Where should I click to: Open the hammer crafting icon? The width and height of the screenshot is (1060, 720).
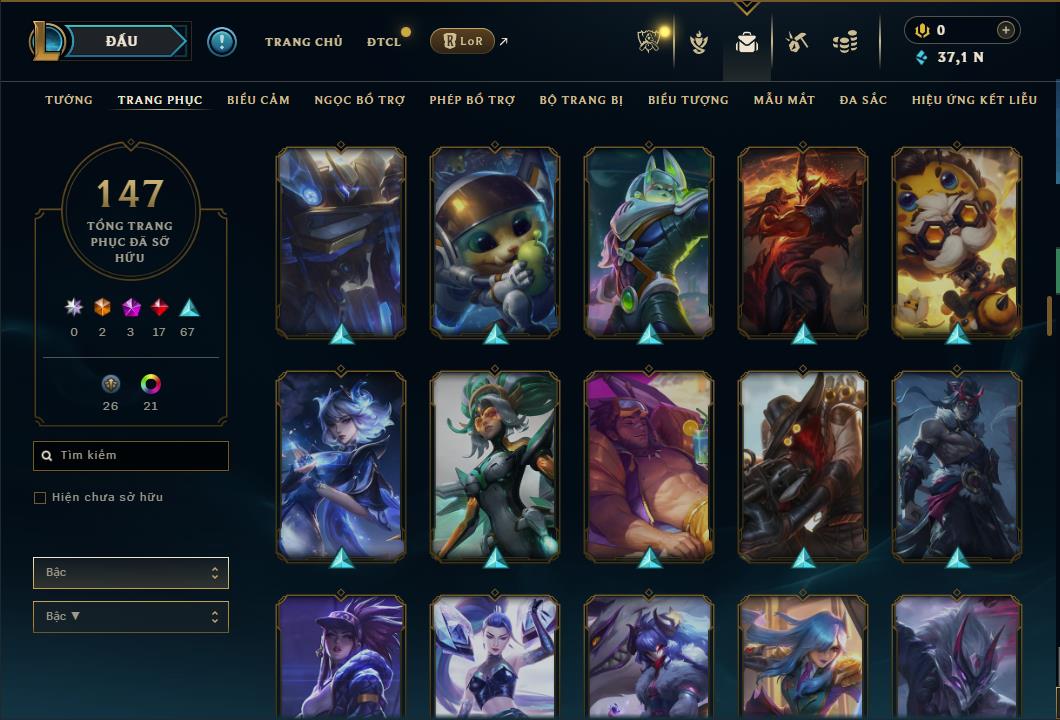796,42
